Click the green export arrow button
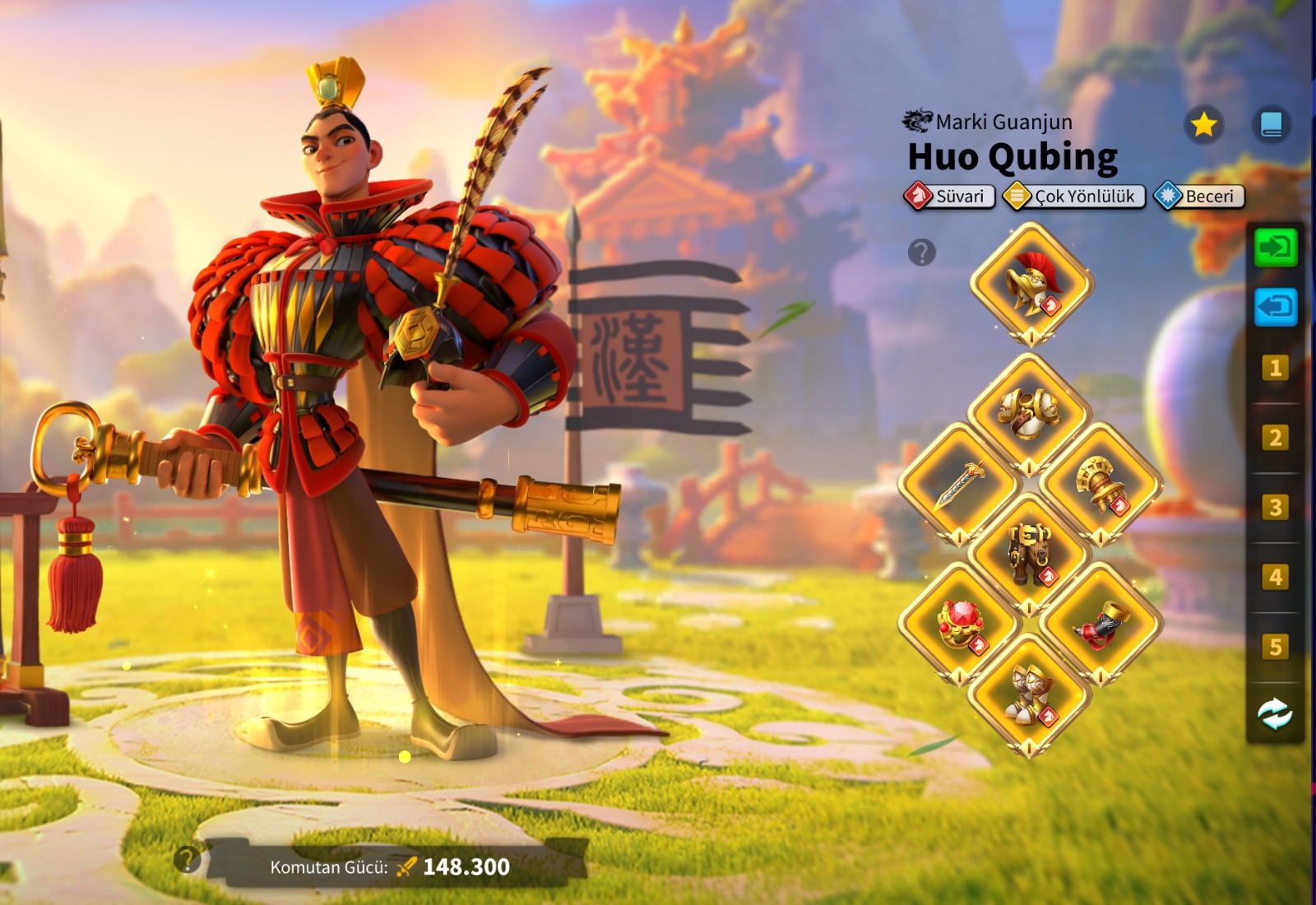 click(x=1275, y=247)
